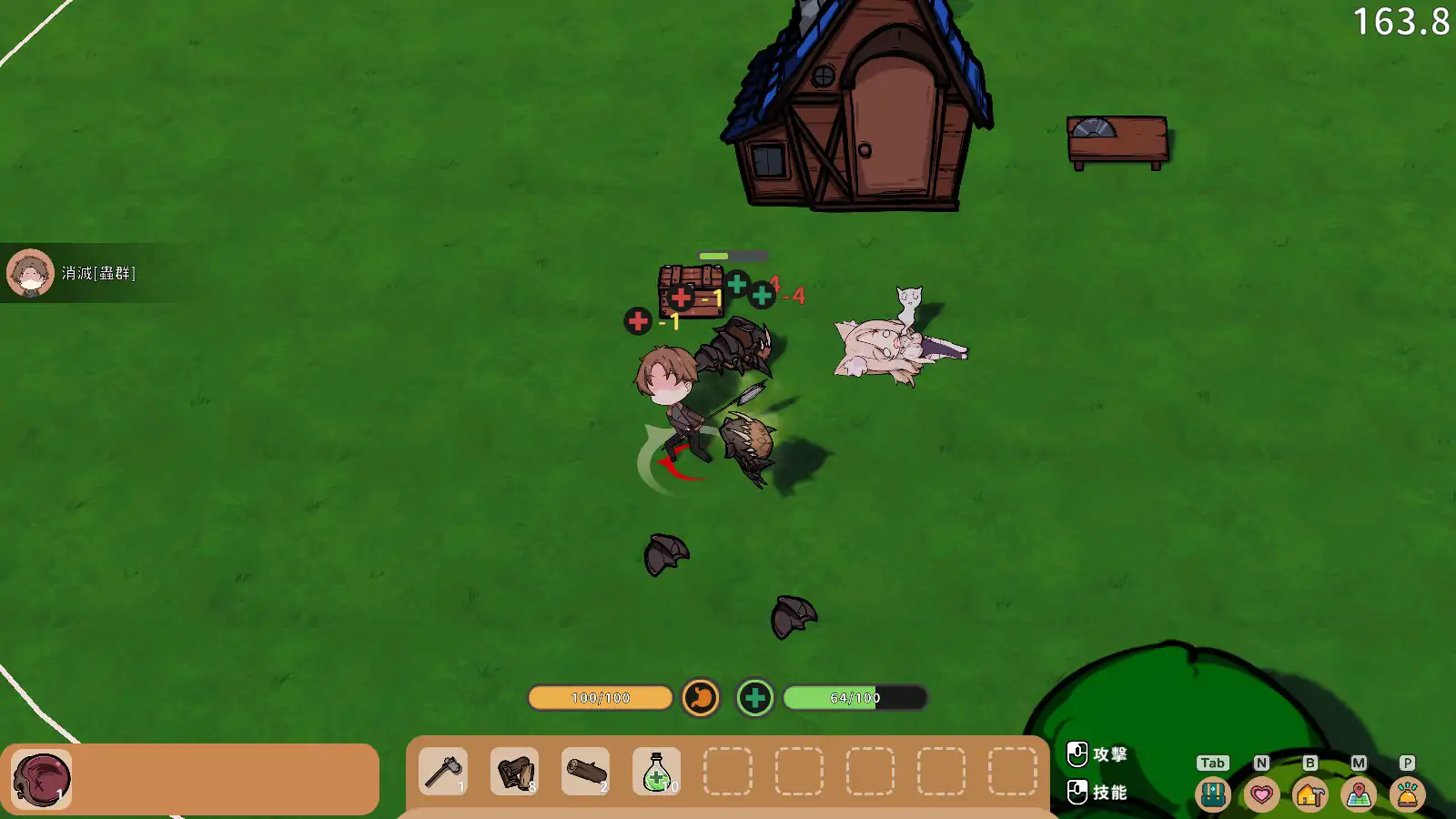This screenshot has width=1456, height=819.
Task: Open the backpack inventory icon
Action: point(1212,794)
